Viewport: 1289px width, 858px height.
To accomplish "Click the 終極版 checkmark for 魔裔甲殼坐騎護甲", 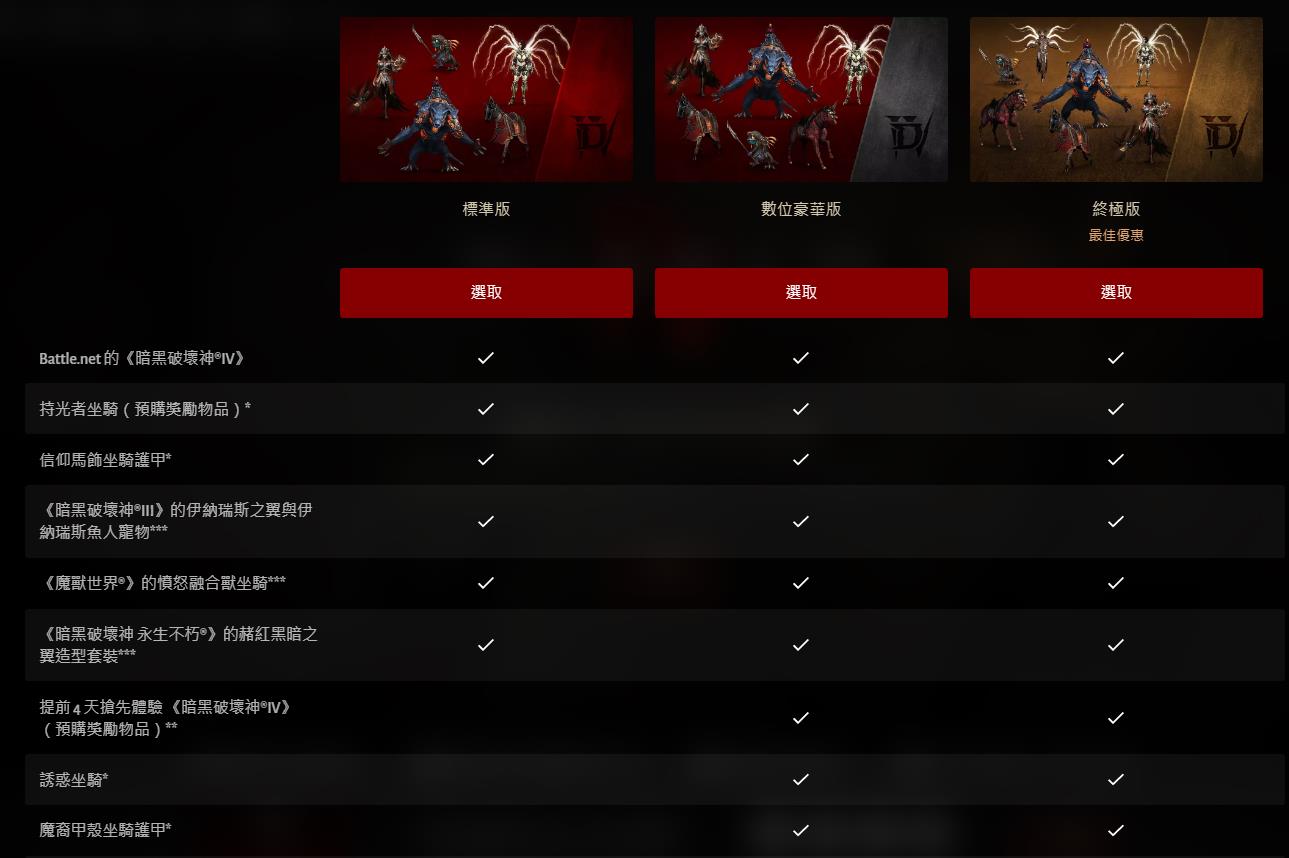I will click(1115, 830).
